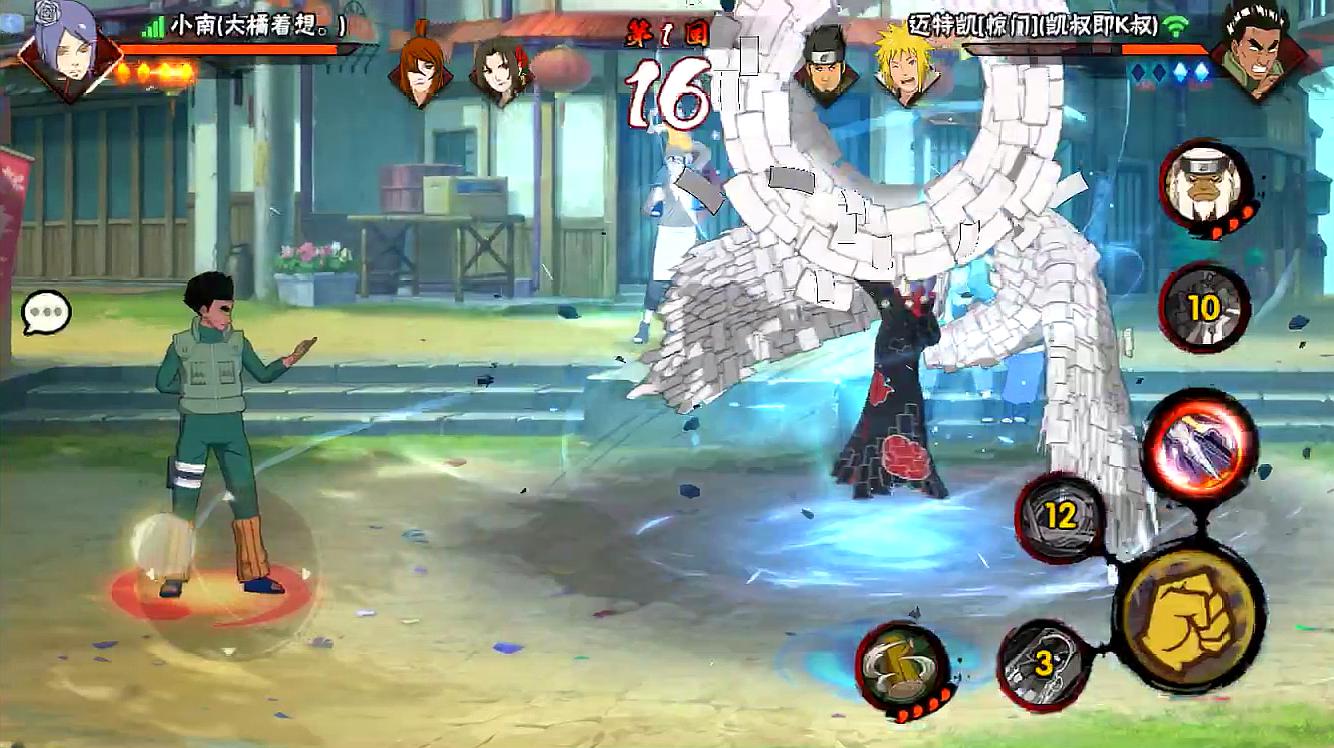The height and width of the screenshot is (748, 1334).
Task: Pick the blonde spiky-haired enemy teammate portrait
Action: tap(903, 68)
